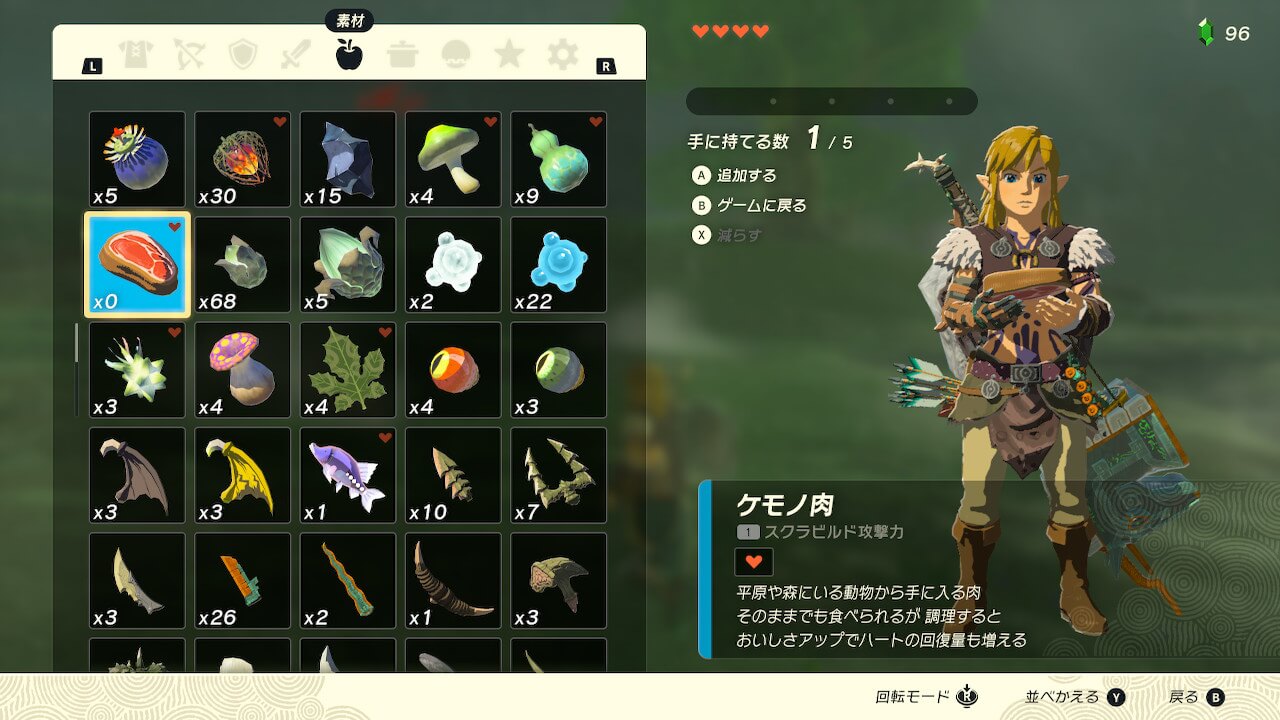Pick the yellow wing material slot
This screenshot has height=720, width=1280.
click(x=243, y=475)
